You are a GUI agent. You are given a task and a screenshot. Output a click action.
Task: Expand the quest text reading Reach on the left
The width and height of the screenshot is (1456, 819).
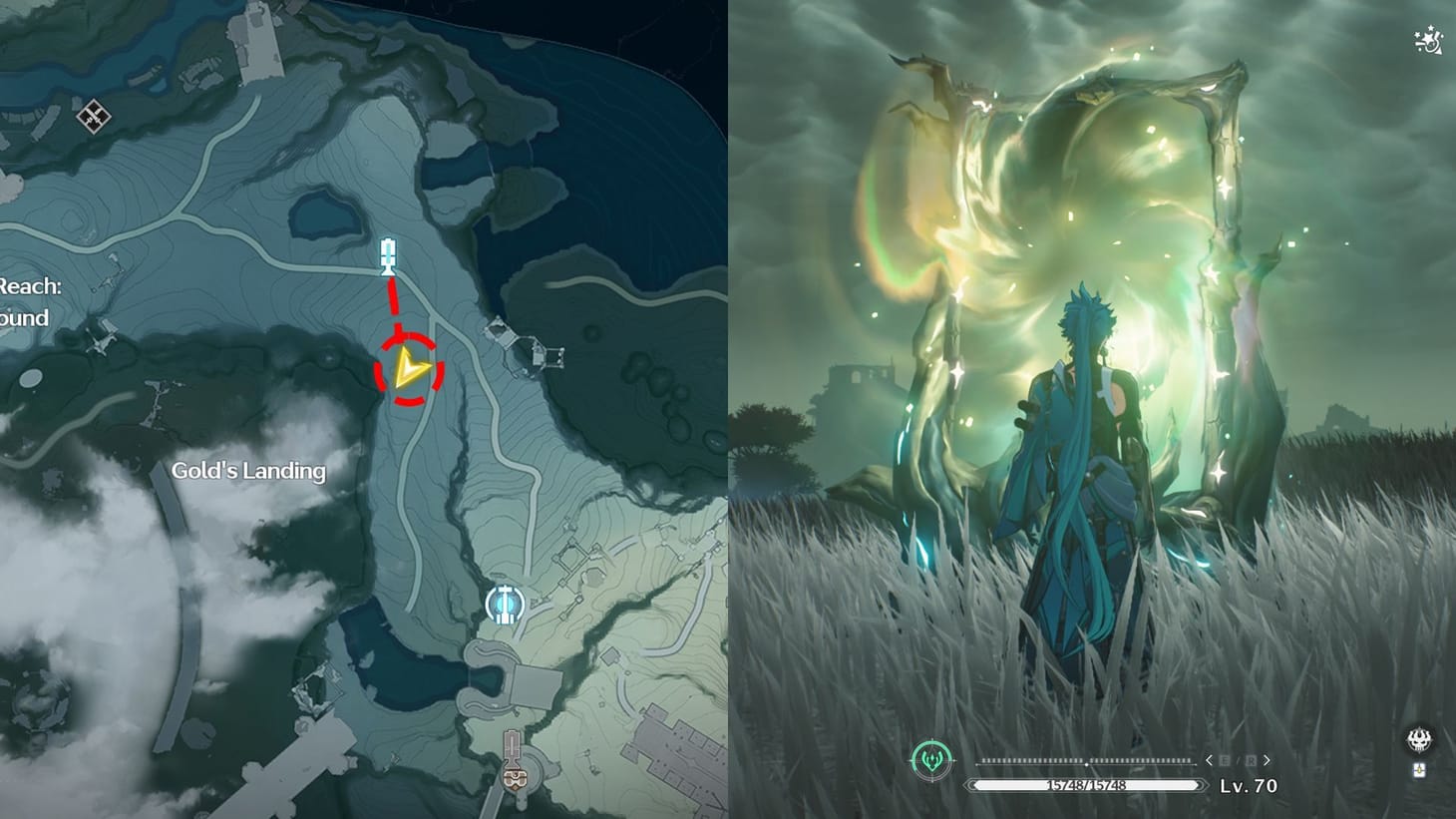[x=30, y=284]
